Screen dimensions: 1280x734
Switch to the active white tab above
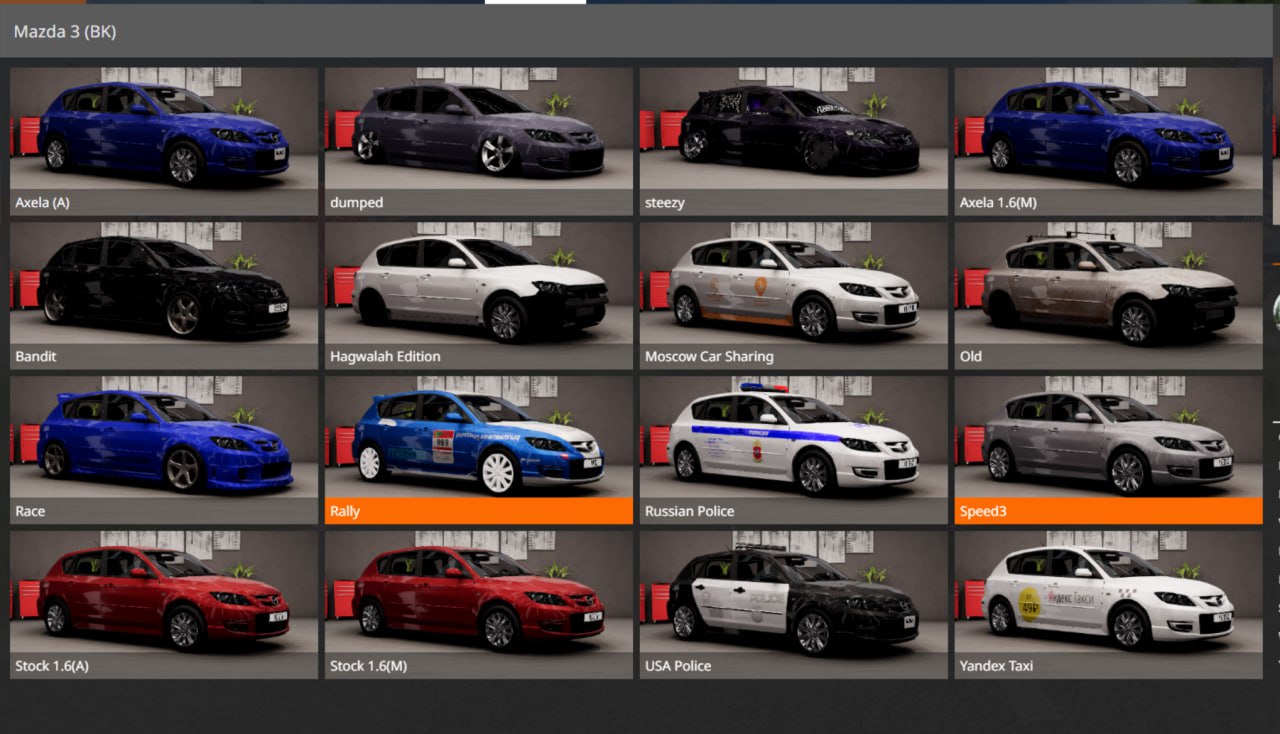point(535,4)
